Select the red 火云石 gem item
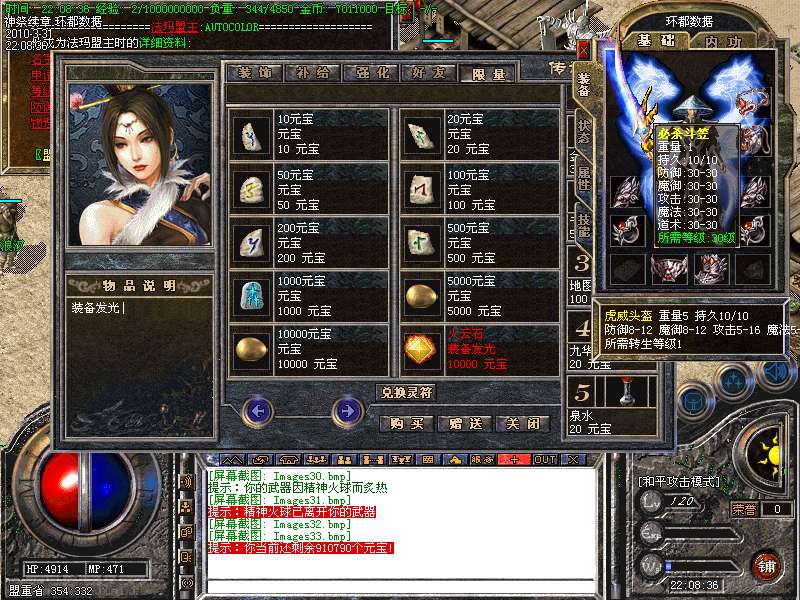The width and height of the screenshot is (800, 600). coord(420,349)
